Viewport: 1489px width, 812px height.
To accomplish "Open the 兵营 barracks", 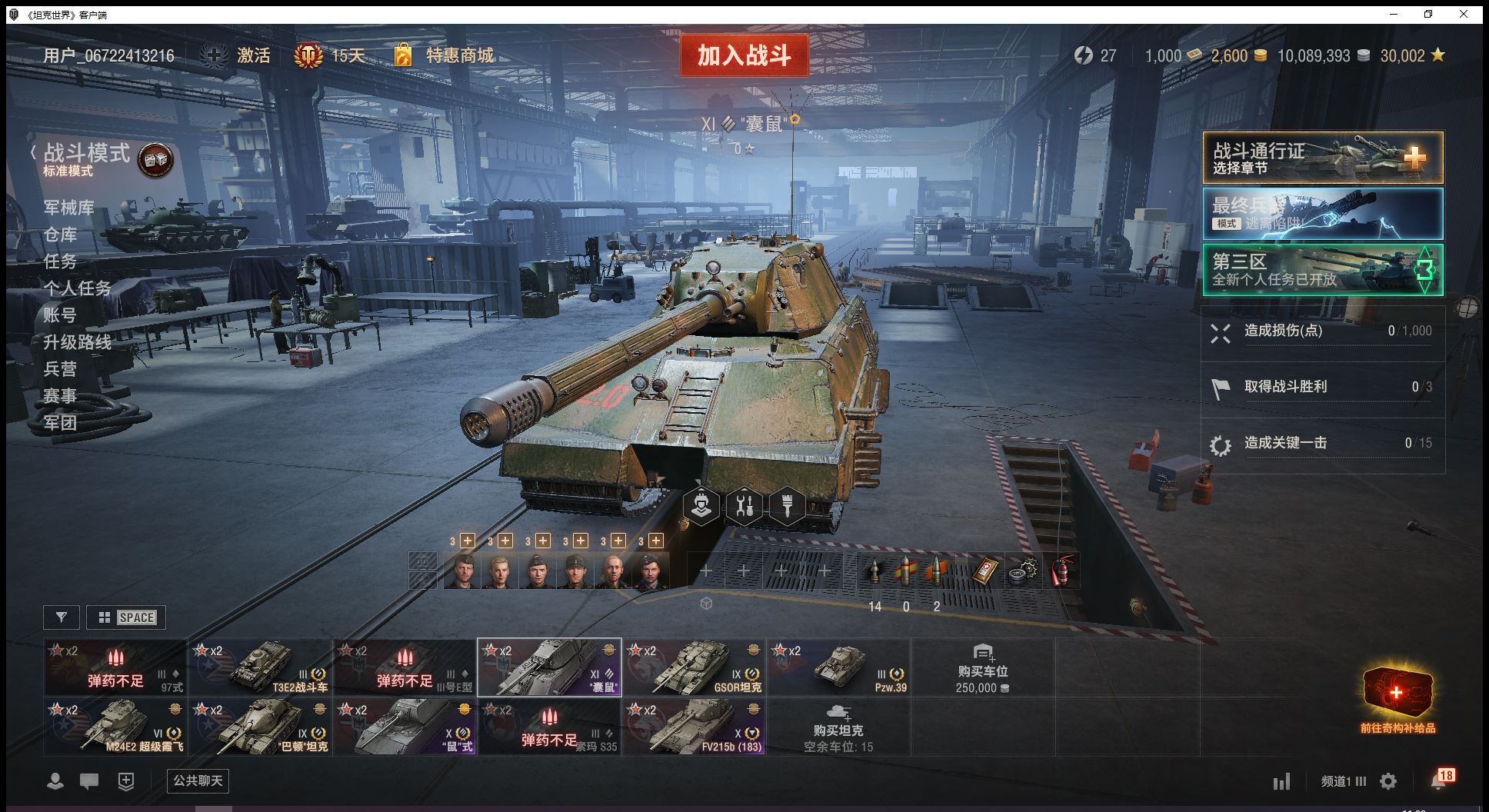I will click(60, 369).
